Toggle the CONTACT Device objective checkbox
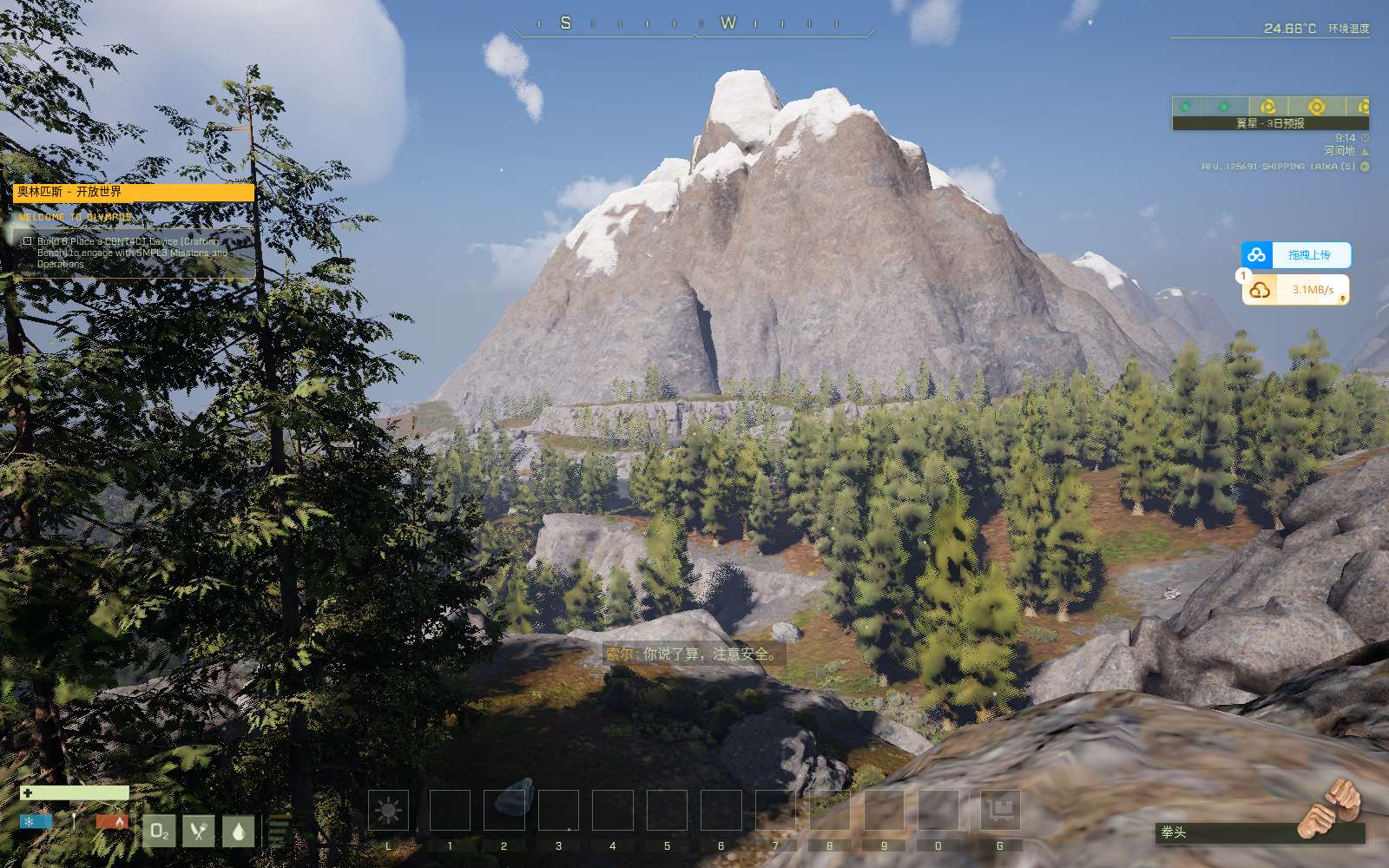Screen dimensions: 1389x868 pyautogui.click(x=28, y=241)
